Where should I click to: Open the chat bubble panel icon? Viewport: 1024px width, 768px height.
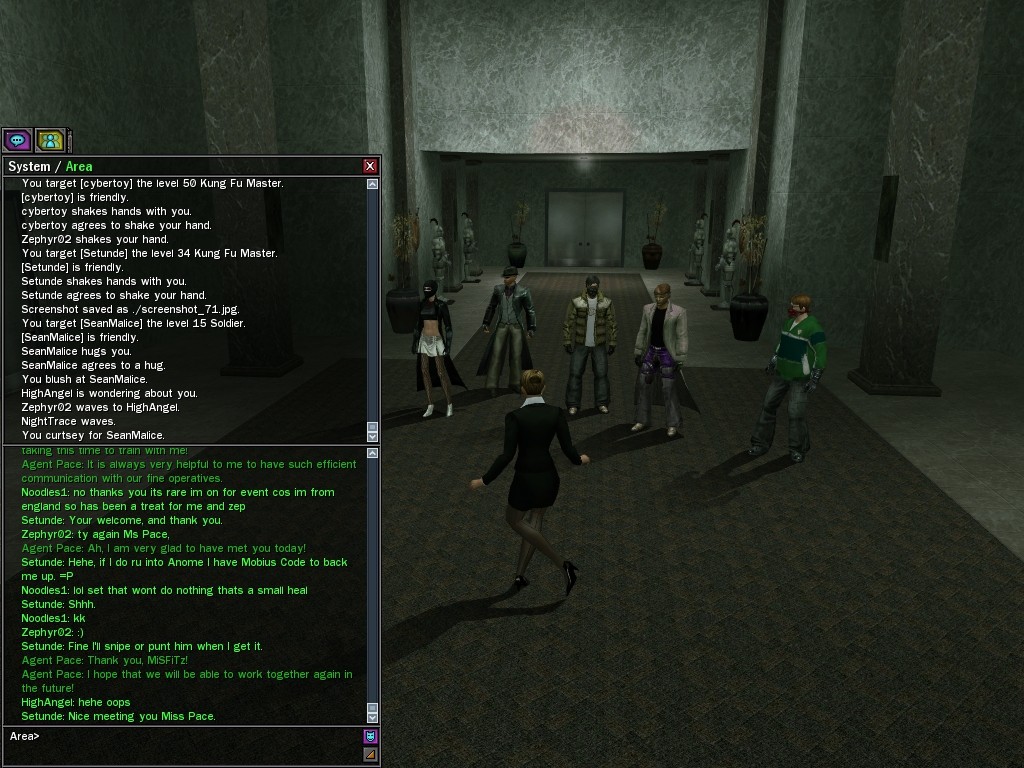(x=17, y=140)
